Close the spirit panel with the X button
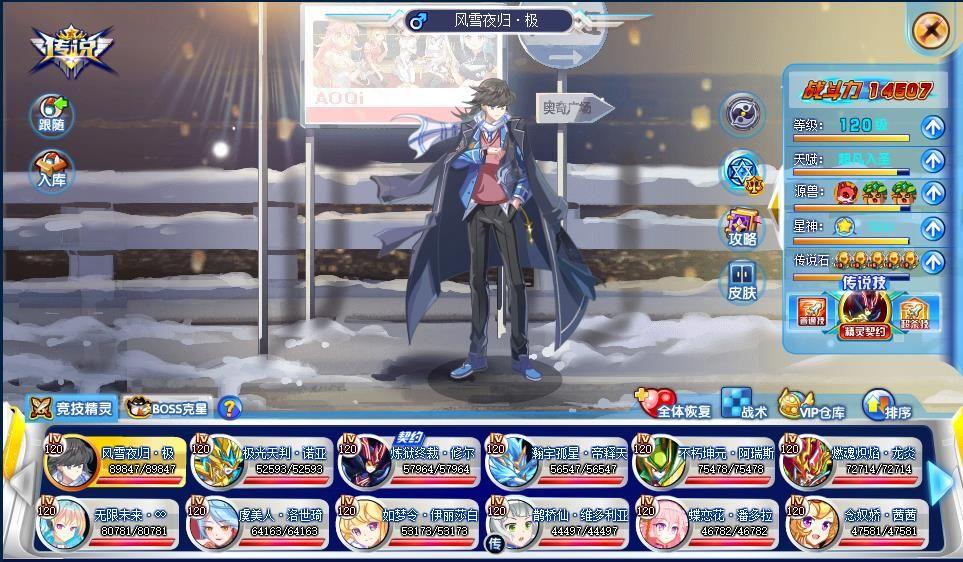The image size is (963, 562). click(930, 30)
